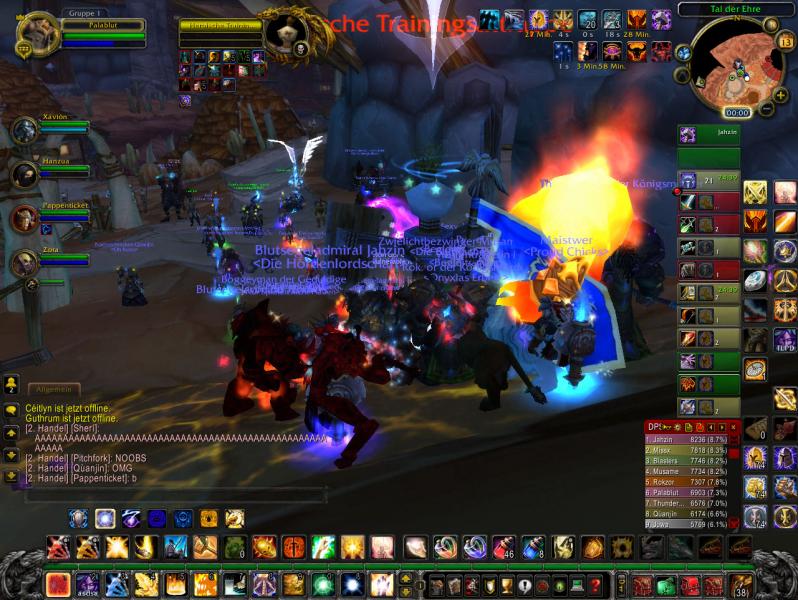
Task: Target party member Zora's portrait
Action: coord(24,263)
